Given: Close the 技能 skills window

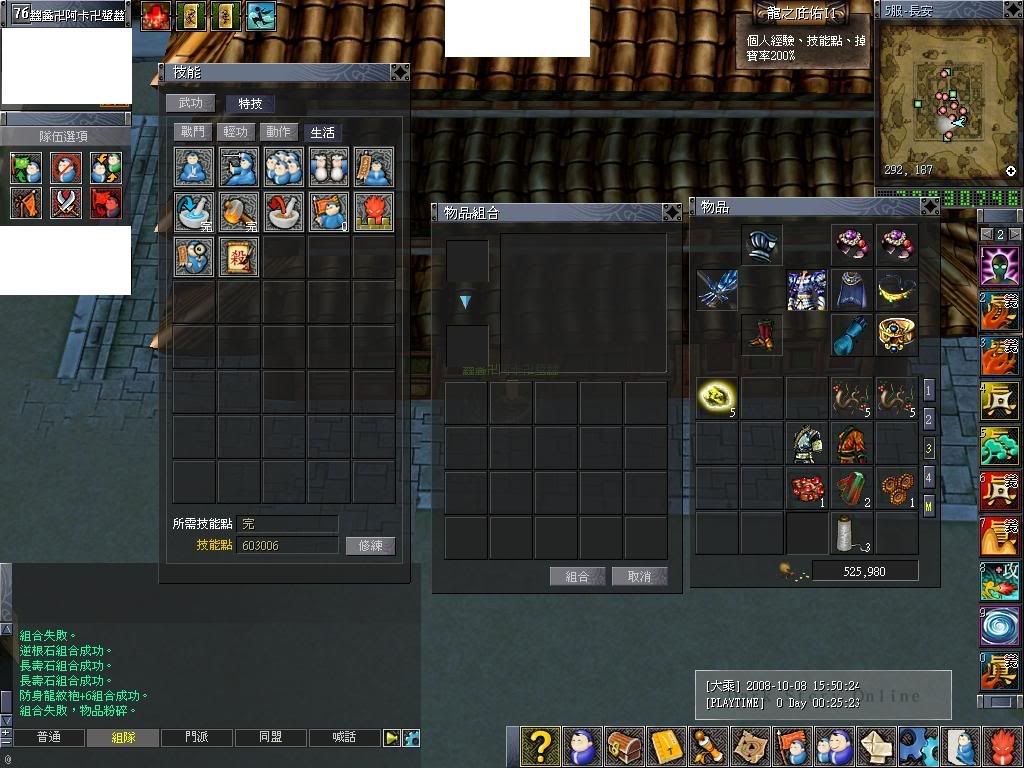Looking at the screenshot, I should pyautogui.click(x=399, y=72).
